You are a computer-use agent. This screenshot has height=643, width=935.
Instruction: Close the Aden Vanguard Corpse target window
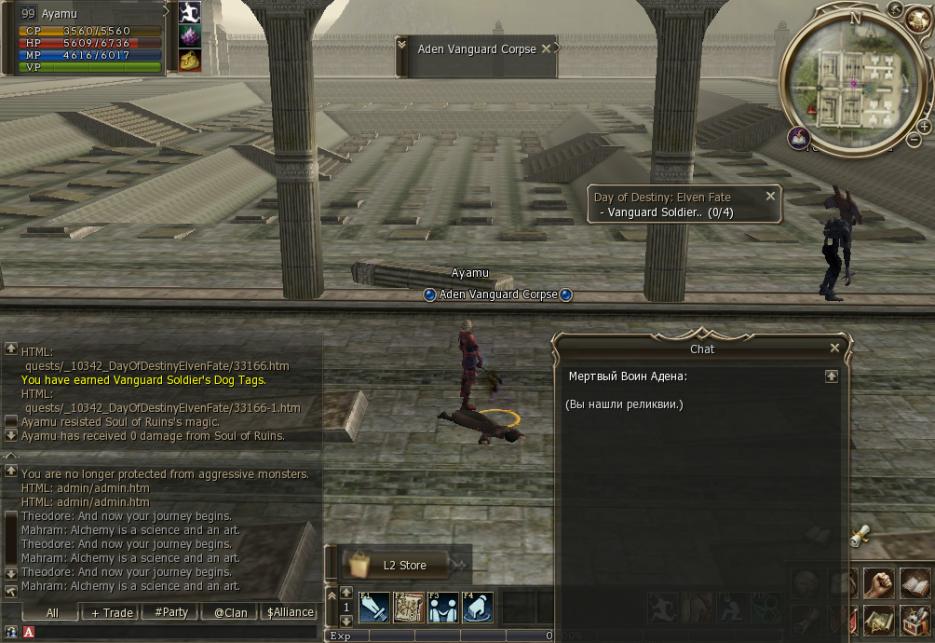click(x=546, y=48)
